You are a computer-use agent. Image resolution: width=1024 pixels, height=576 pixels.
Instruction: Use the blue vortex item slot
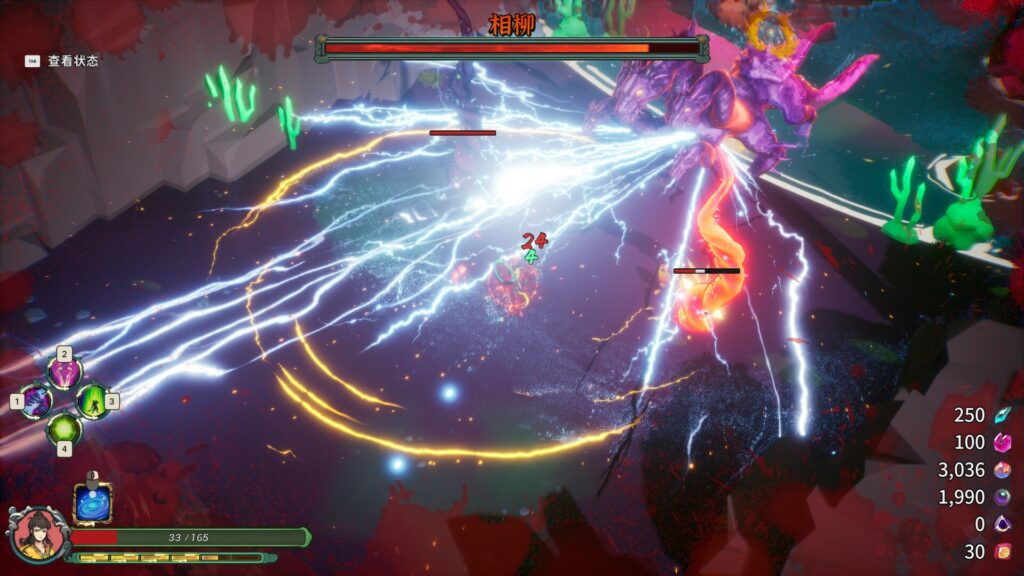[93, 504]
